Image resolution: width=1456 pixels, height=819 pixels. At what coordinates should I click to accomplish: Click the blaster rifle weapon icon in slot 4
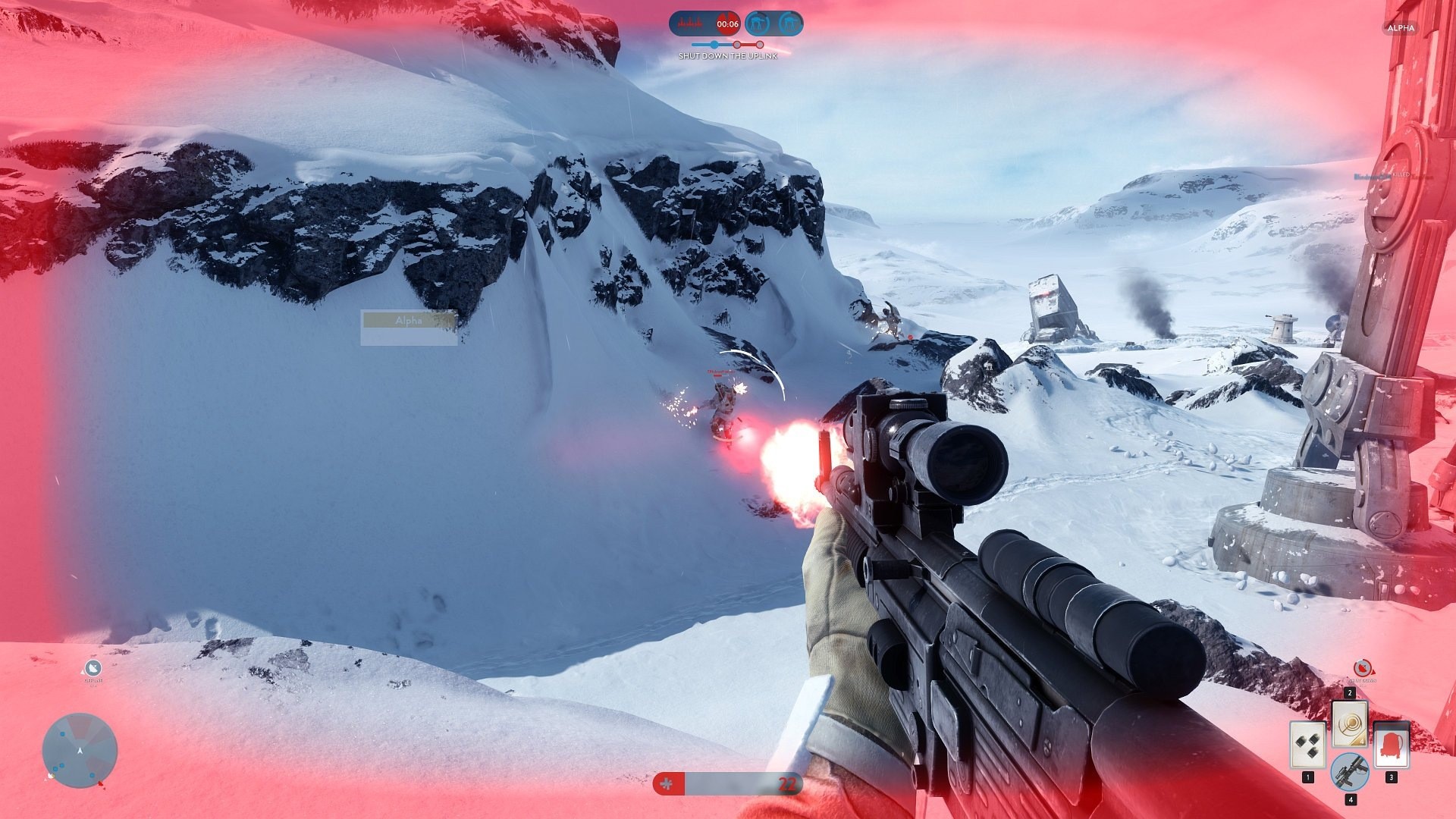coord(1351,772)
